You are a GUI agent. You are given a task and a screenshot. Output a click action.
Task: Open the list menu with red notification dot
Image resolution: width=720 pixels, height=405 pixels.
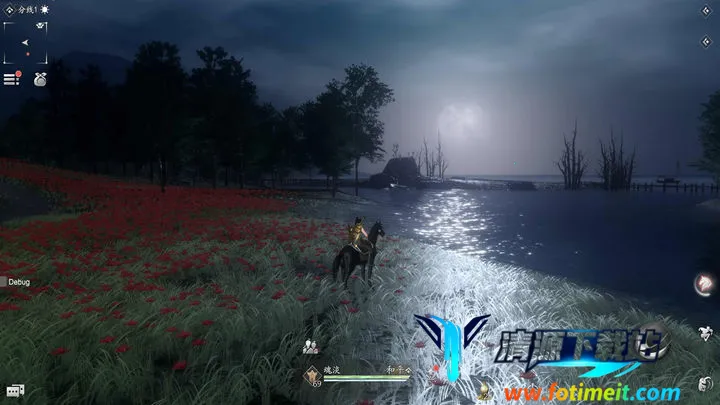(x=12, y=78)
